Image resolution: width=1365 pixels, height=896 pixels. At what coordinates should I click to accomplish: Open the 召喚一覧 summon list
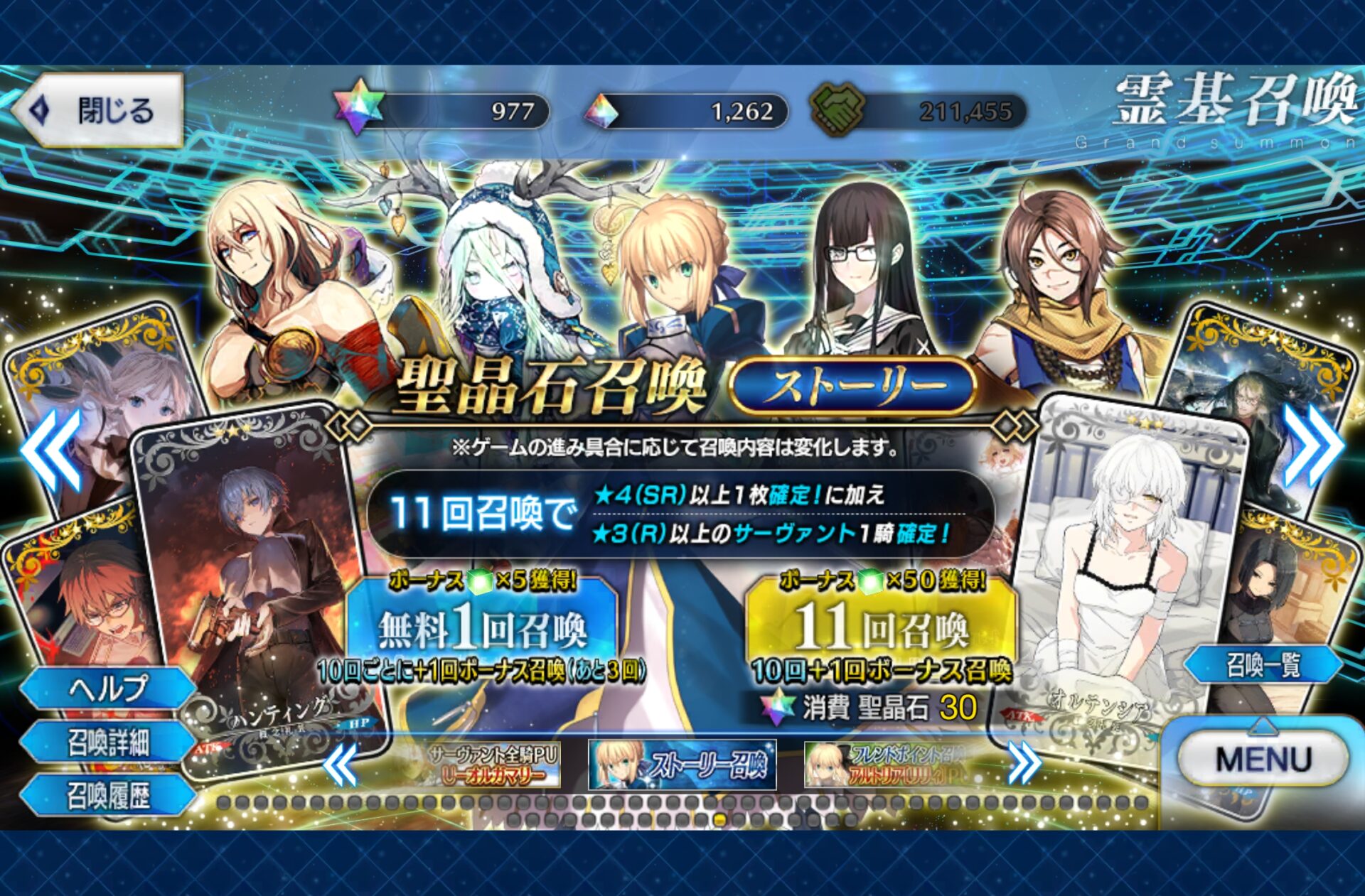point(1263,665)
